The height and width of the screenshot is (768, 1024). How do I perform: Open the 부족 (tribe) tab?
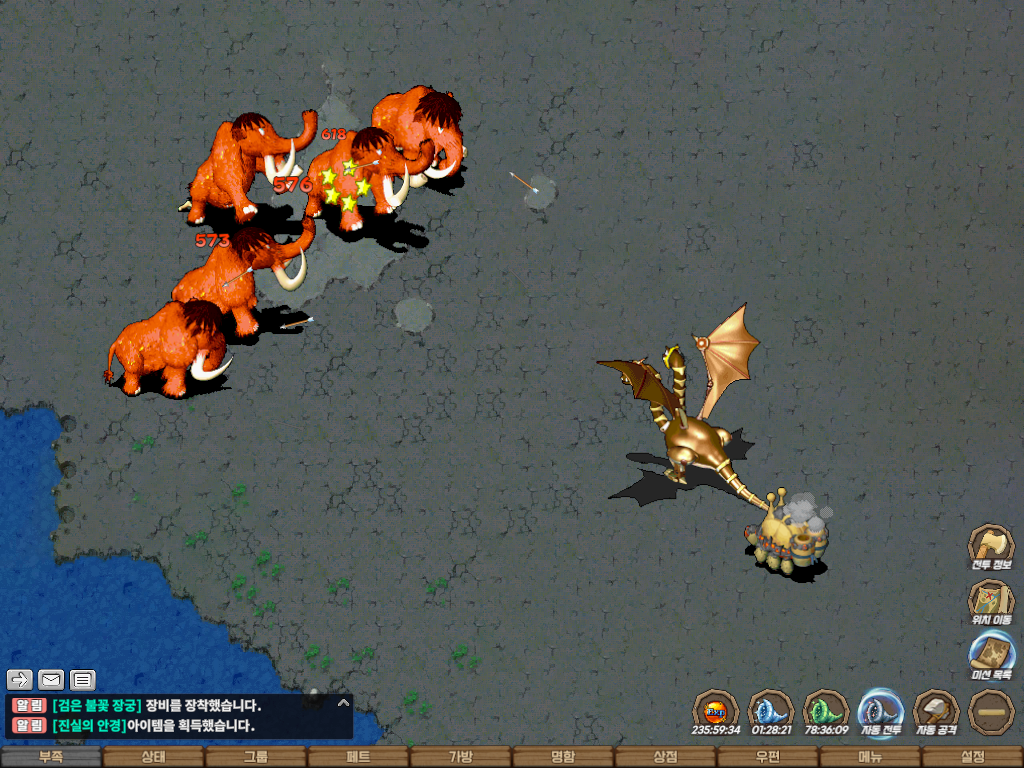click(51, 757)
